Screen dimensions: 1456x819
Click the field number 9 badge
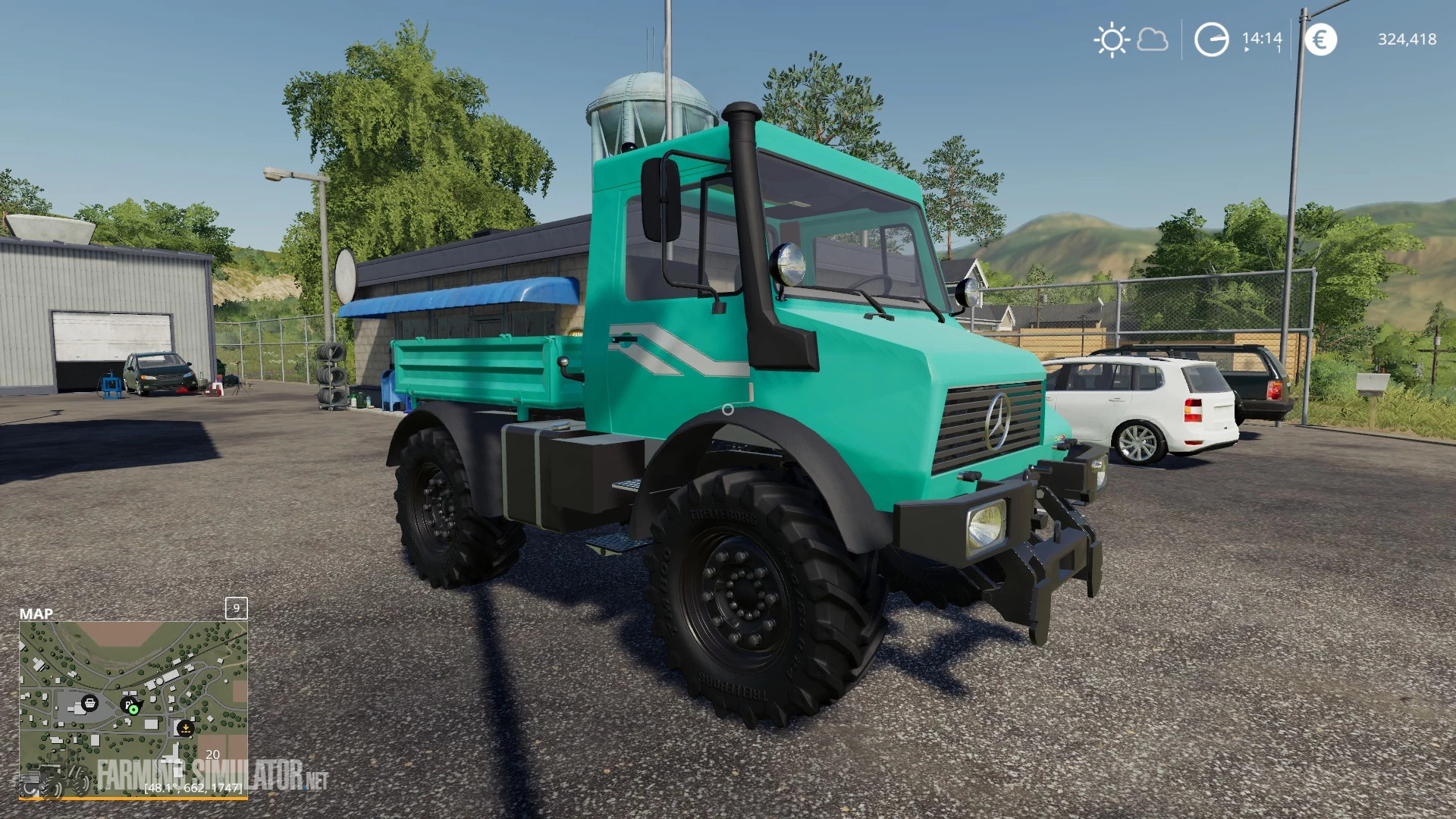tap(236, 608)
